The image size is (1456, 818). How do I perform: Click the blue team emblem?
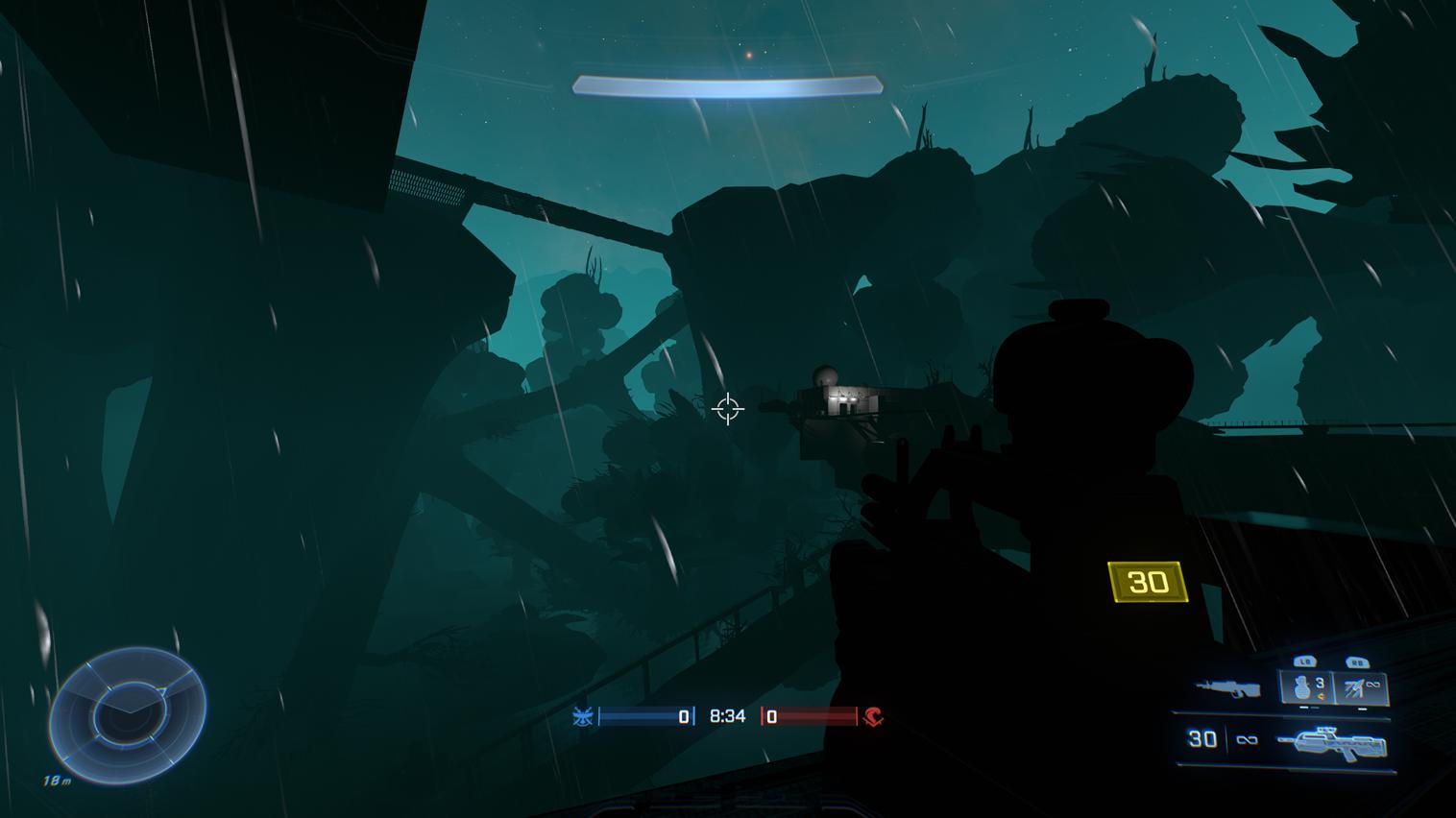(583, 715)
